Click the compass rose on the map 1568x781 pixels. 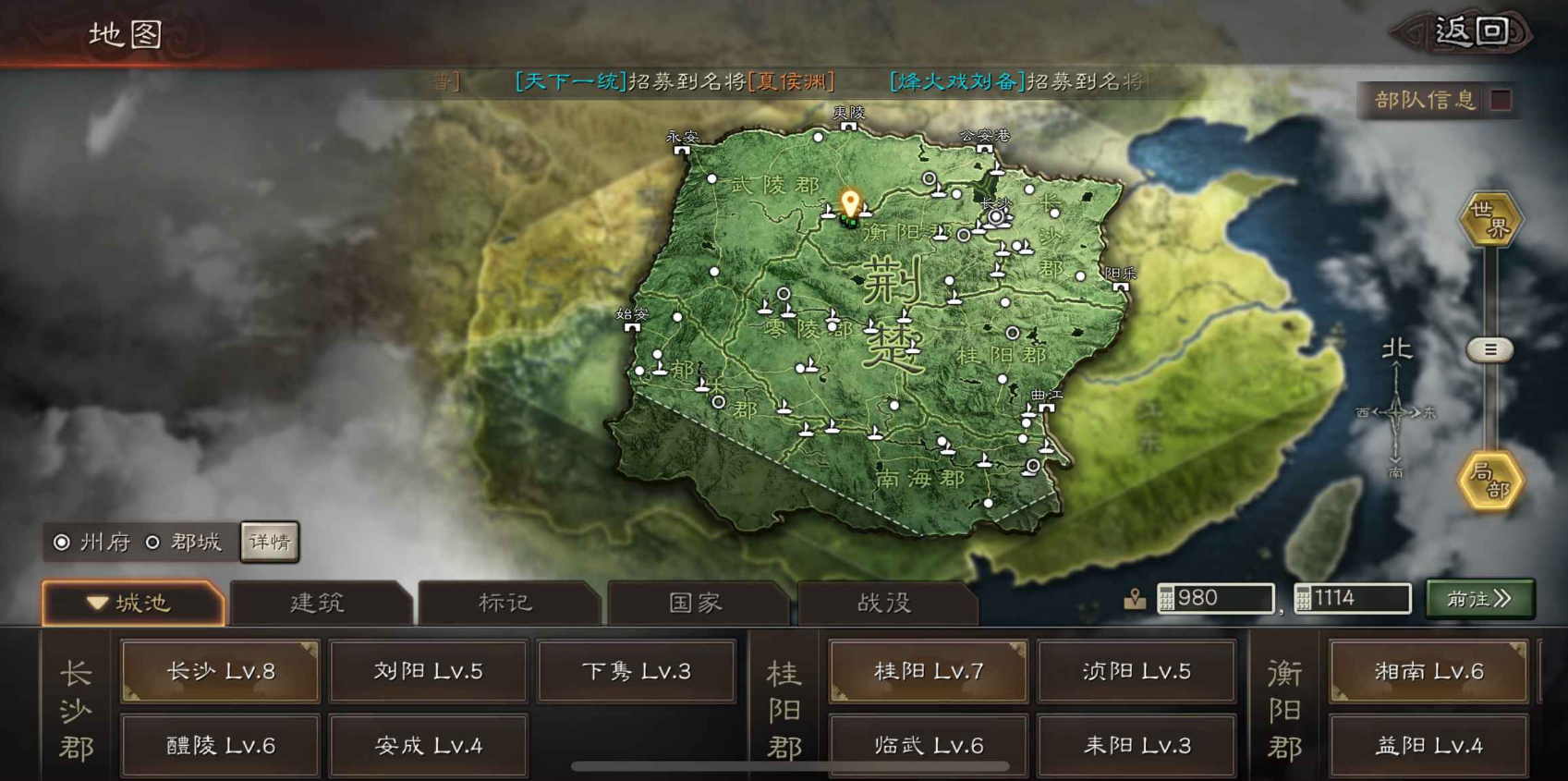[1395, 415]
